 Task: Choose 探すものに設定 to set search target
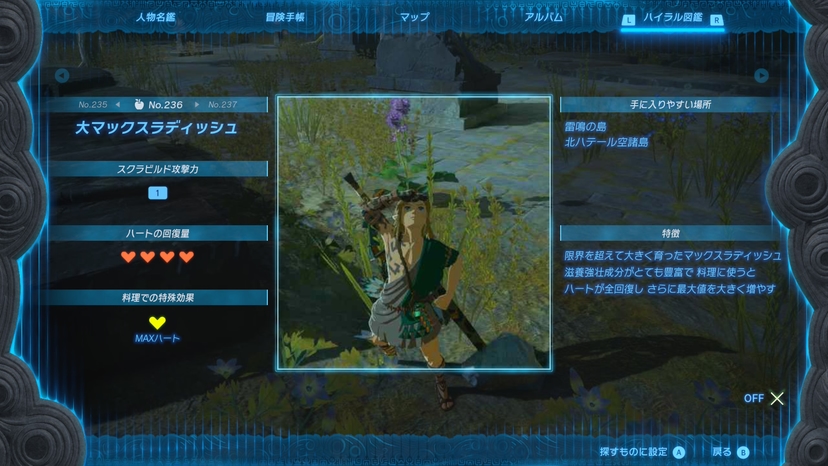641,452
